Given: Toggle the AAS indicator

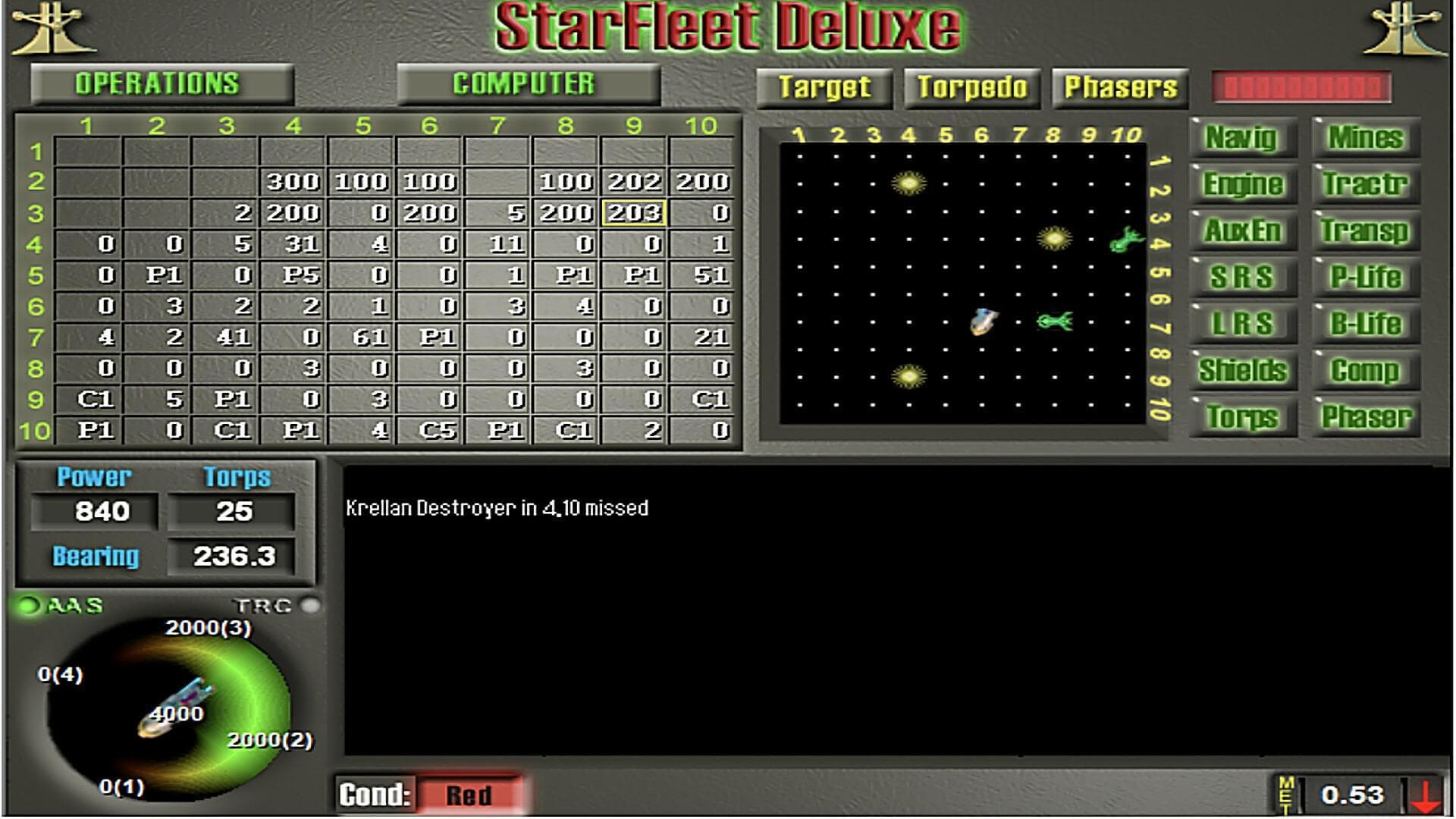Looking at the screenshot, I should [x=28, y=605].
